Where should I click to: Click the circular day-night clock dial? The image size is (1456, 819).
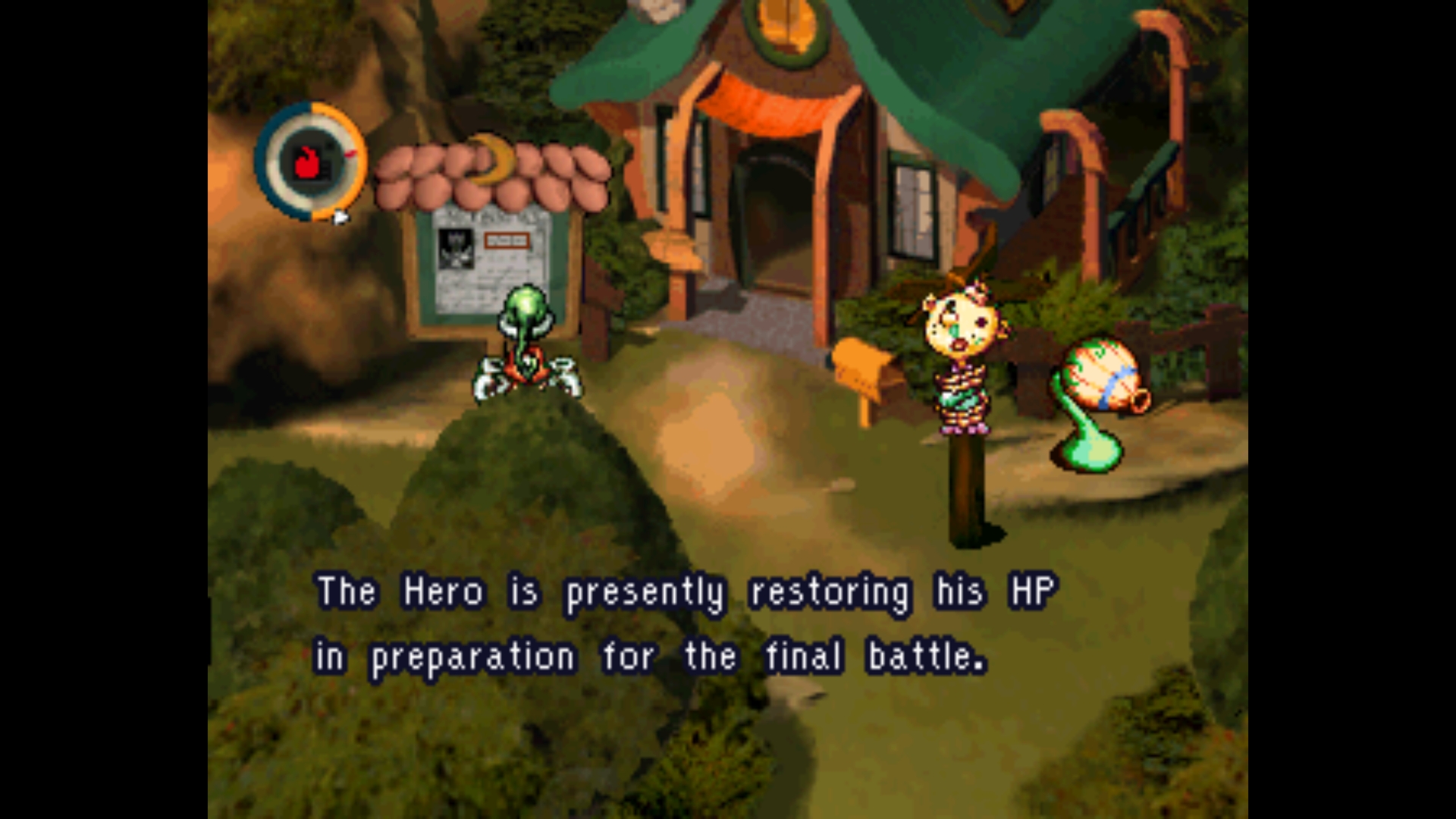(310, 162)
